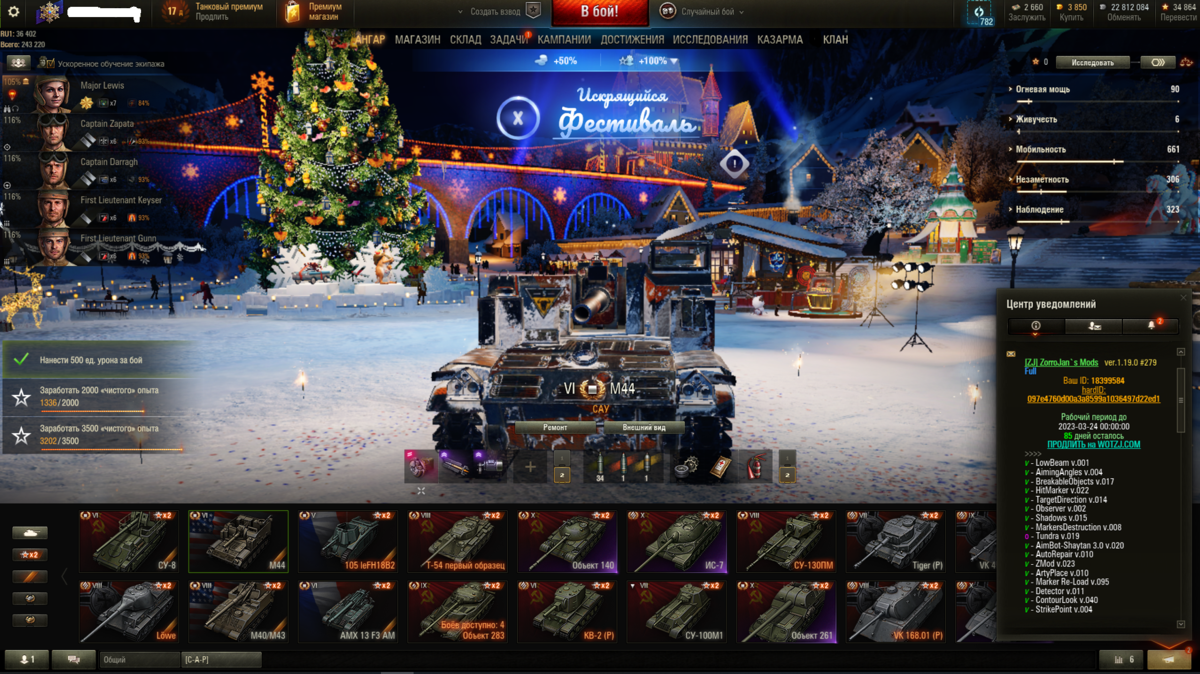Click the Ремонт button under the tank
This screenshot has width=1200, height=674.
pyautogui.click(x=555, y=427)
